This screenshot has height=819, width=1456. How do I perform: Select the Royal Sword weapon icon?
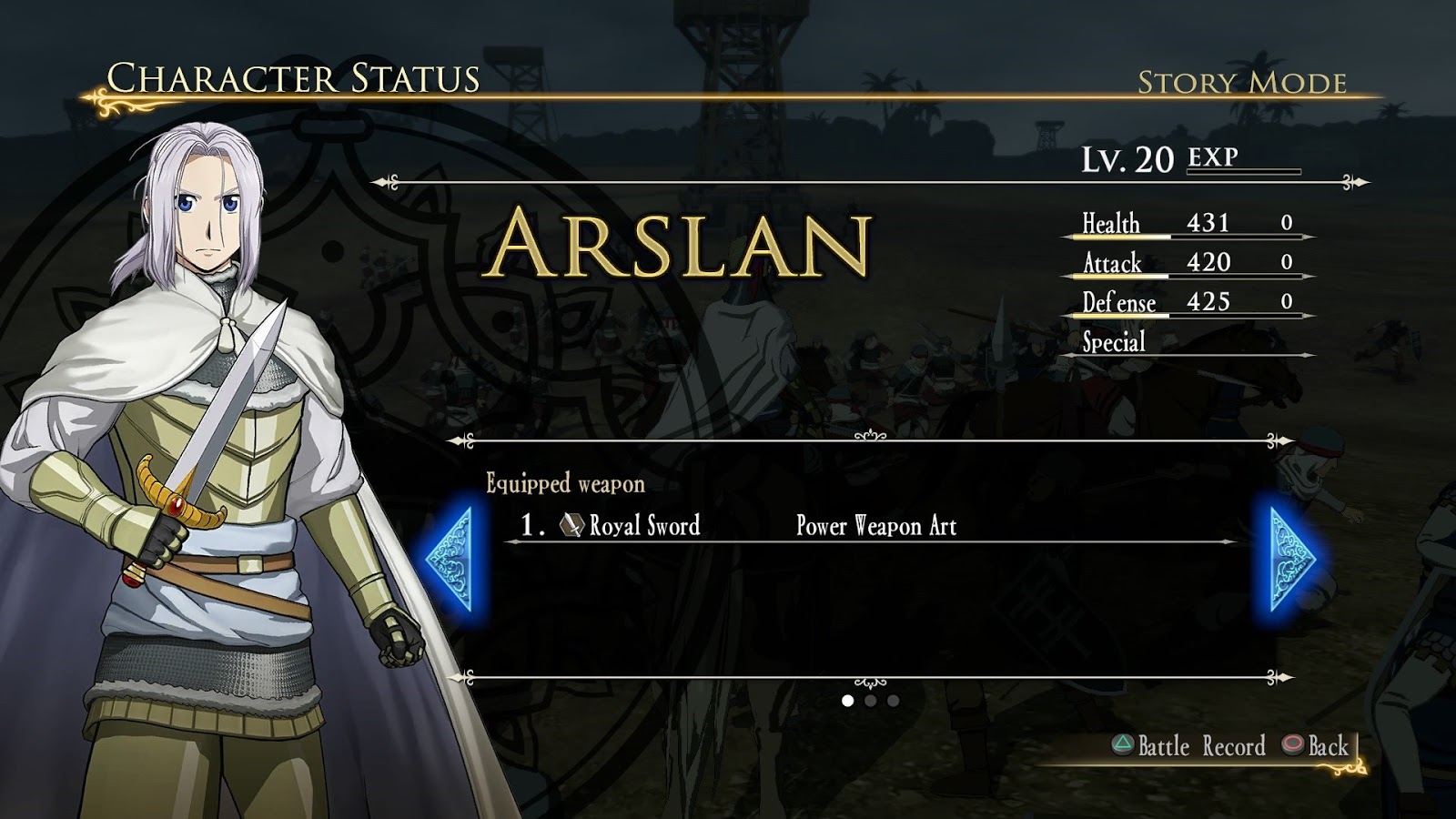[573, 526]
